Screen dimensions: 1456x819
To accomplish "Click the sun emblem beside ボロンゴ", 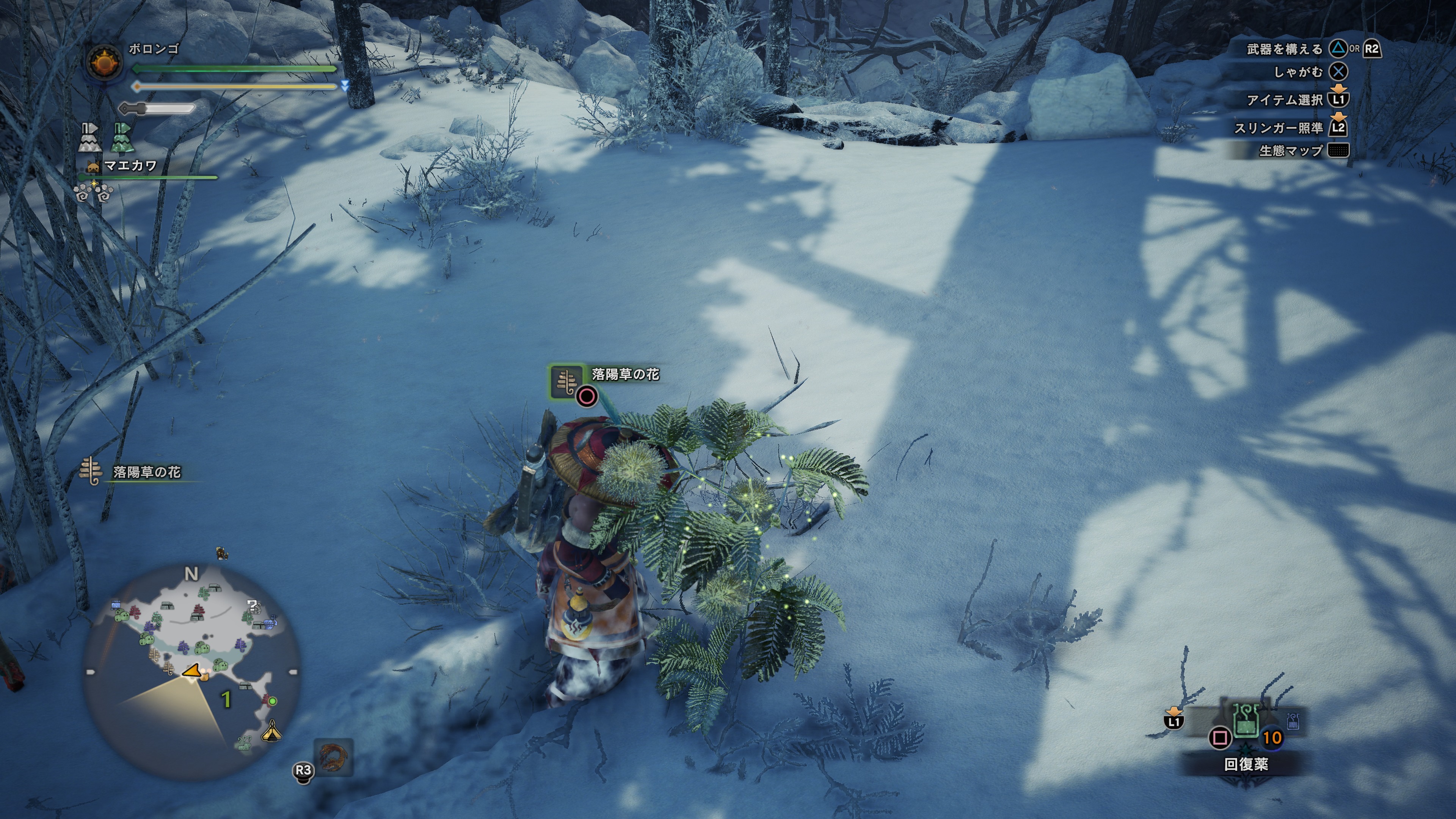I will [105, 61].
